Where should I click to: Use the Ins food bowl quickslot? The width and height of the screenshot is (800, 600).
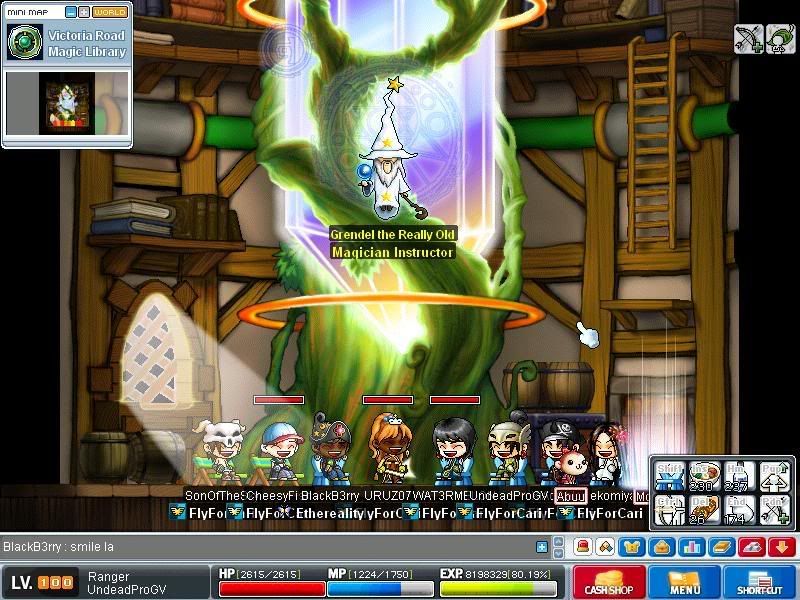[x=705, y=476]
